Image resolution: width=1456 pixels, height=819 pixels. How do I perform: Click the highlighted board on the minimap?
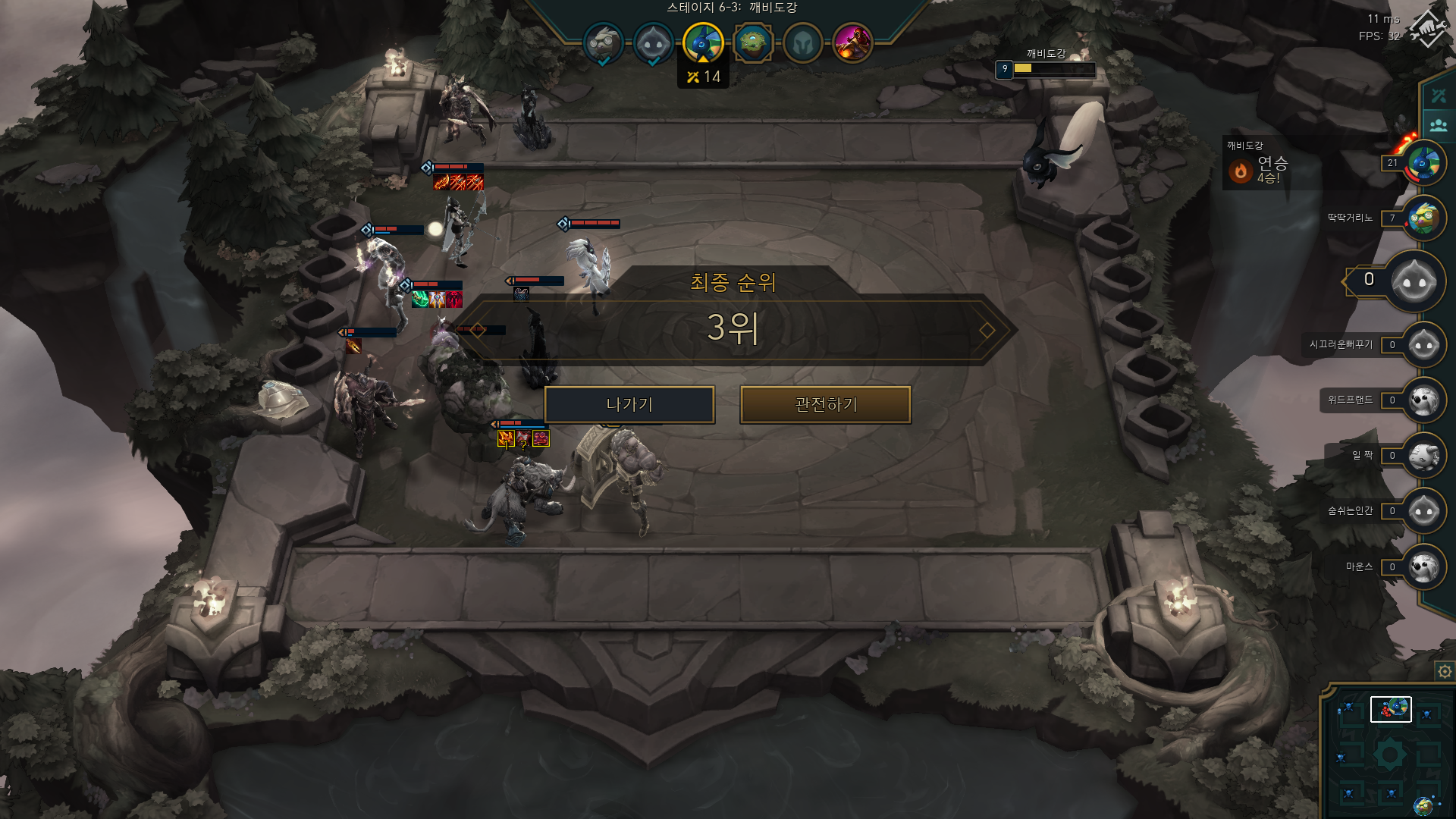(x=1390, y=709)
